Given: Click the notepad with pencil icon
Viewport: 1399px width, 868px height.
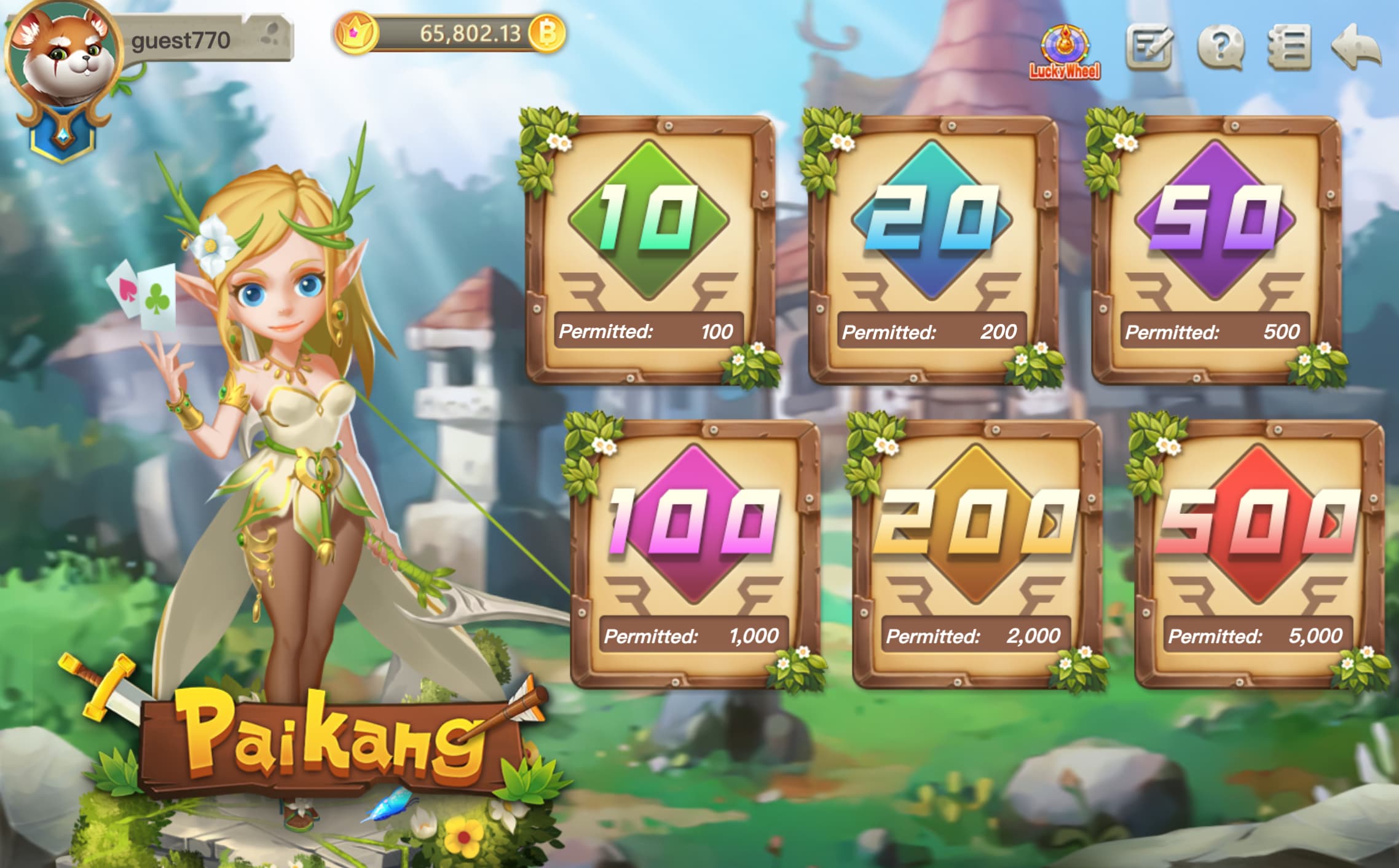Looking at the screenshot, I should pyautogui.click(x=1148, y=47).
